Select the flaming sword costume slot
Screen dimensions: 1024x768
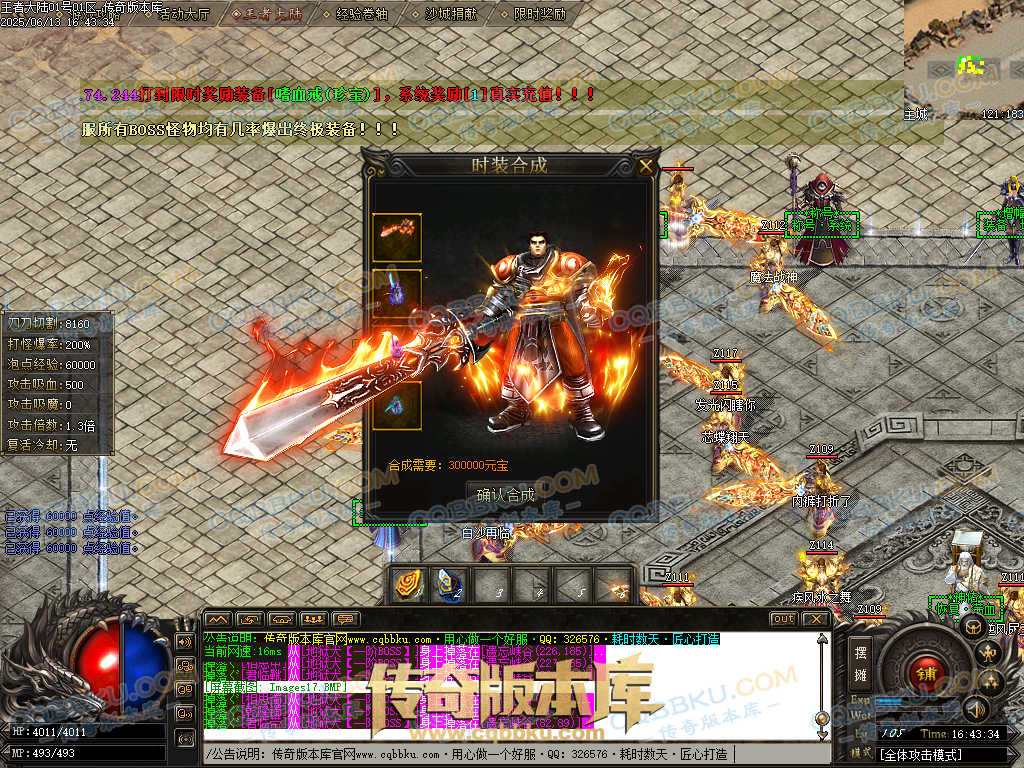(x=397, y=238)
